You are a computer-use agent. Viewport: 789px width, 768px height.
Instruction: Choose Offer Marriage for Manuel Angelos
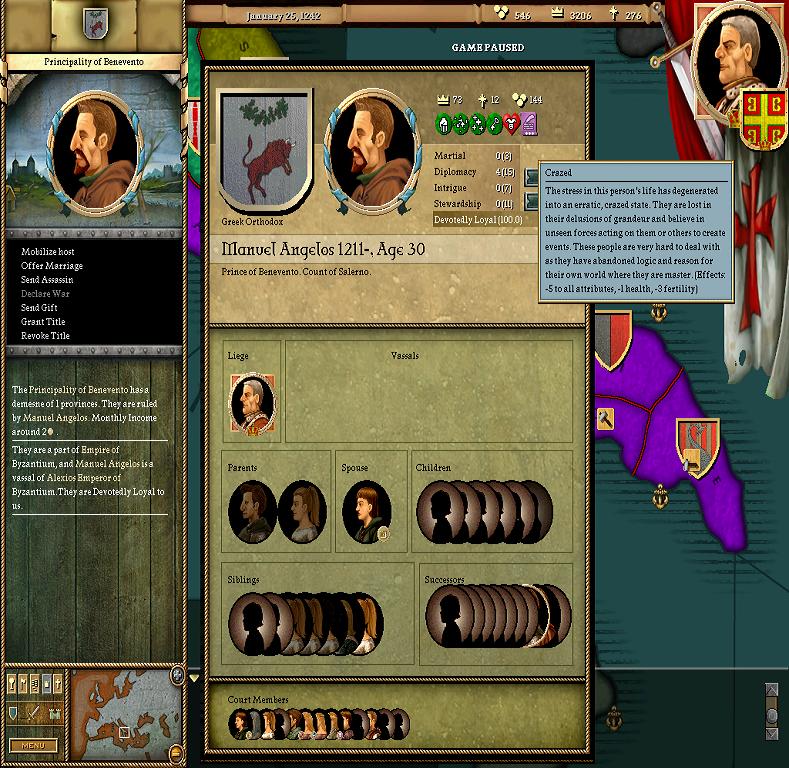(52, 266)
